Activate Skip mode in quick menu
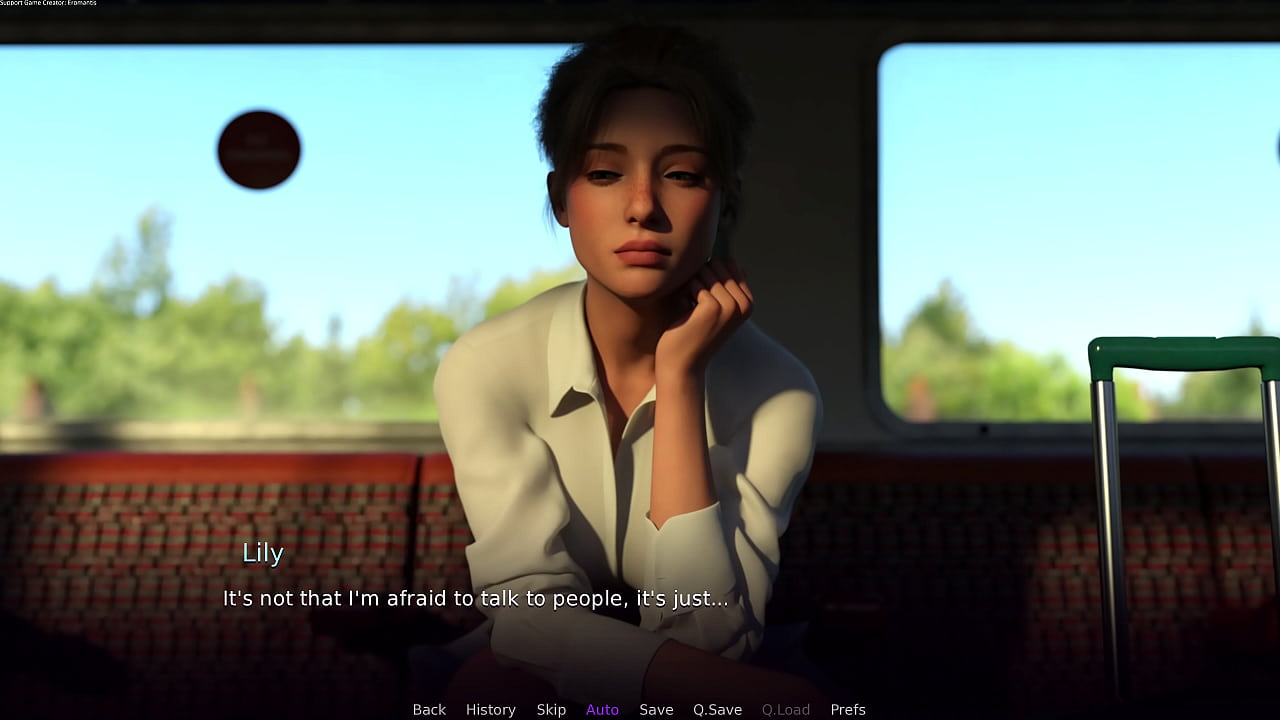Screen dimensions: 1280x720 tap(551, 710)
